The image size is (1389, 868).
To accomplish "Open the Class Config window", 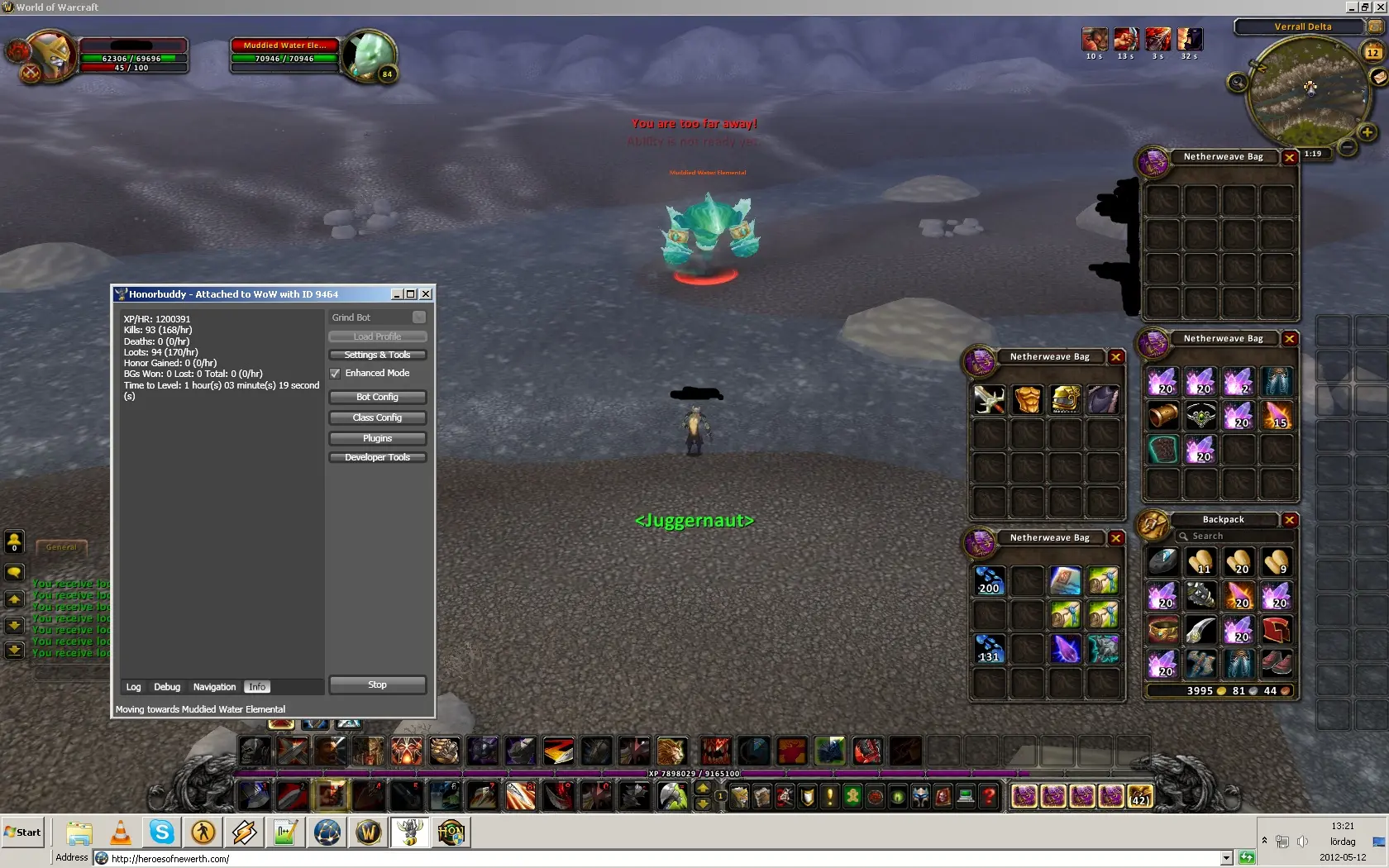I will pyautogui.click(x=377, y=417).
